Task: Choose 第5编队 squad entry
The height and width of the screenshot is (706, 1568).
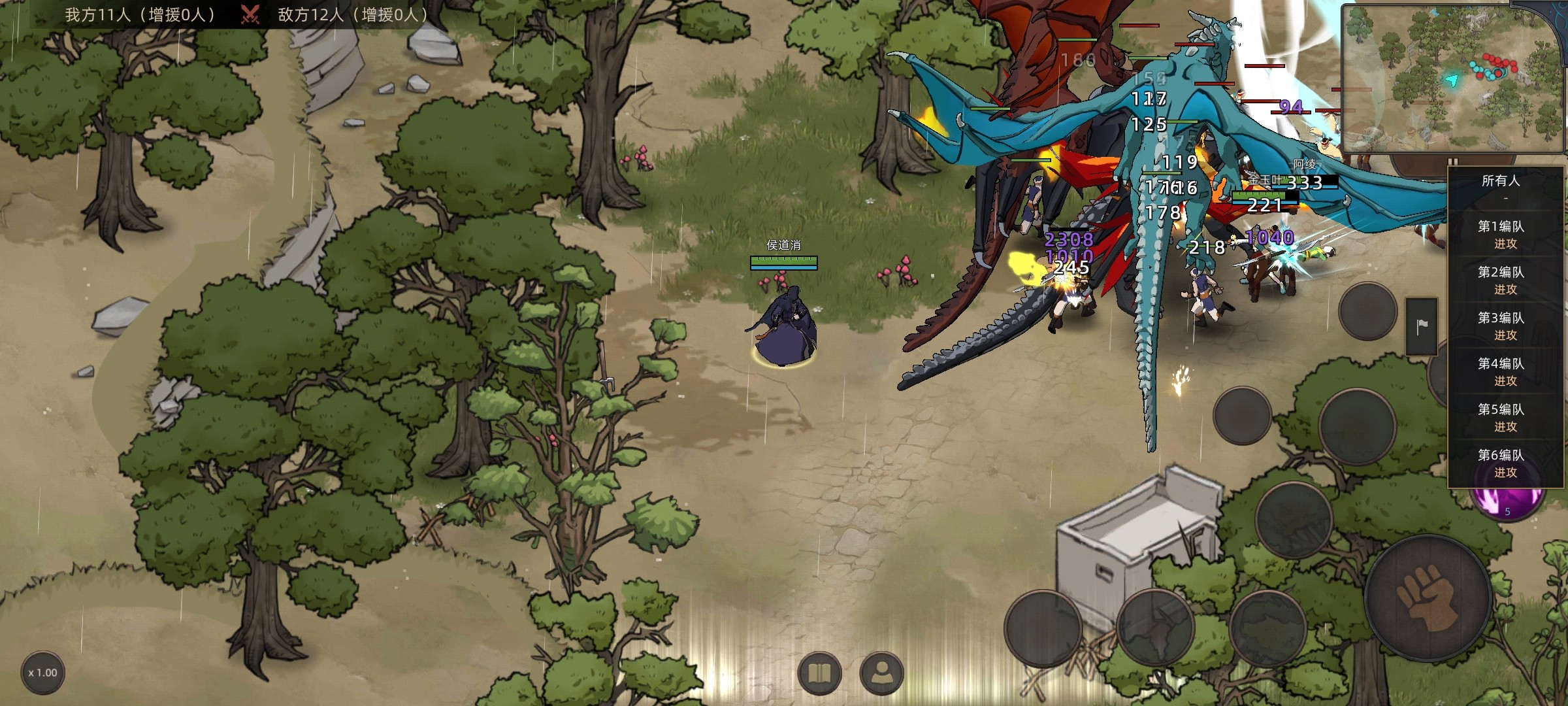Action: tap(1501, 417)
